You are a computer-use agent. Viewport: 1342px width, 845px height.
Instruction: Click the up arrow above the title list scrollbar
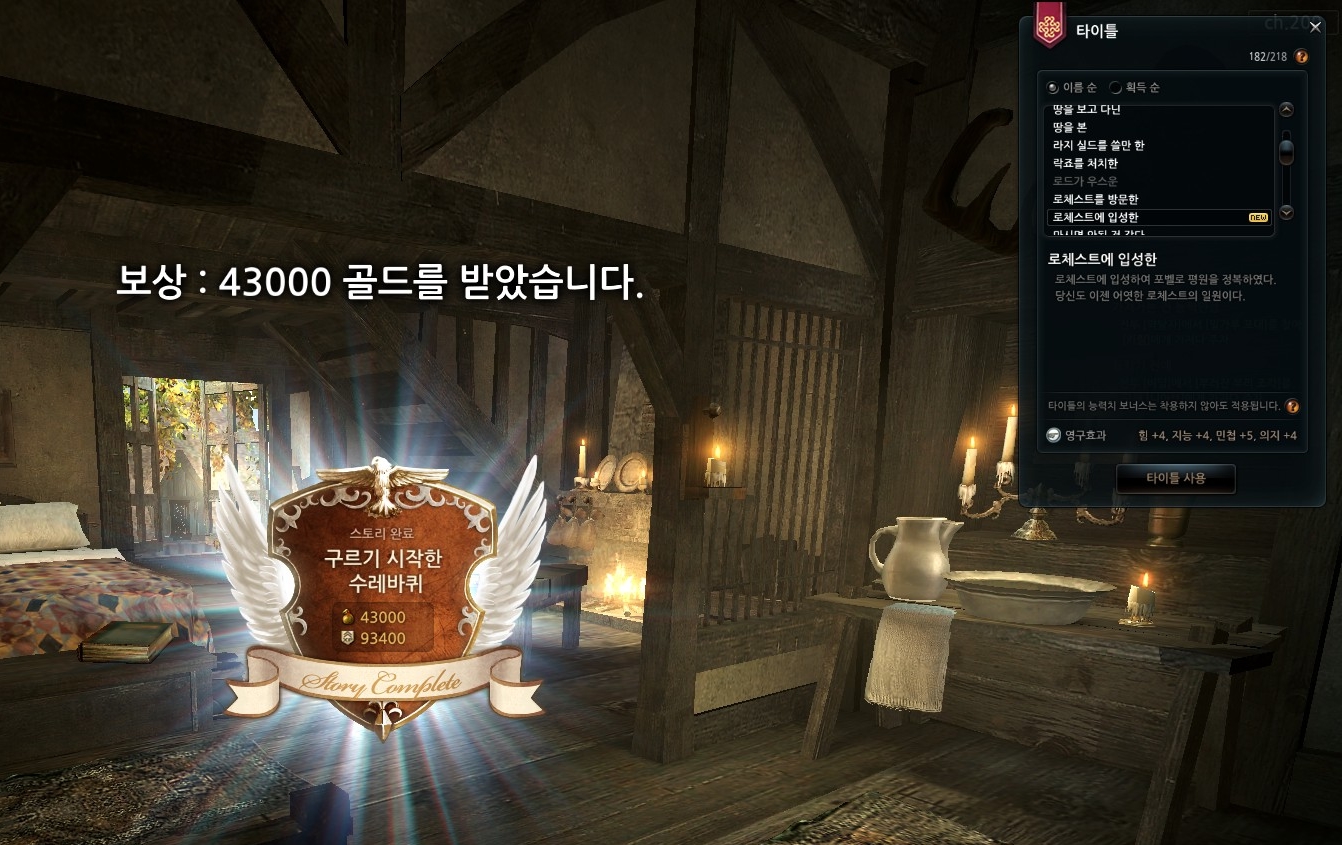point(1286,109)
